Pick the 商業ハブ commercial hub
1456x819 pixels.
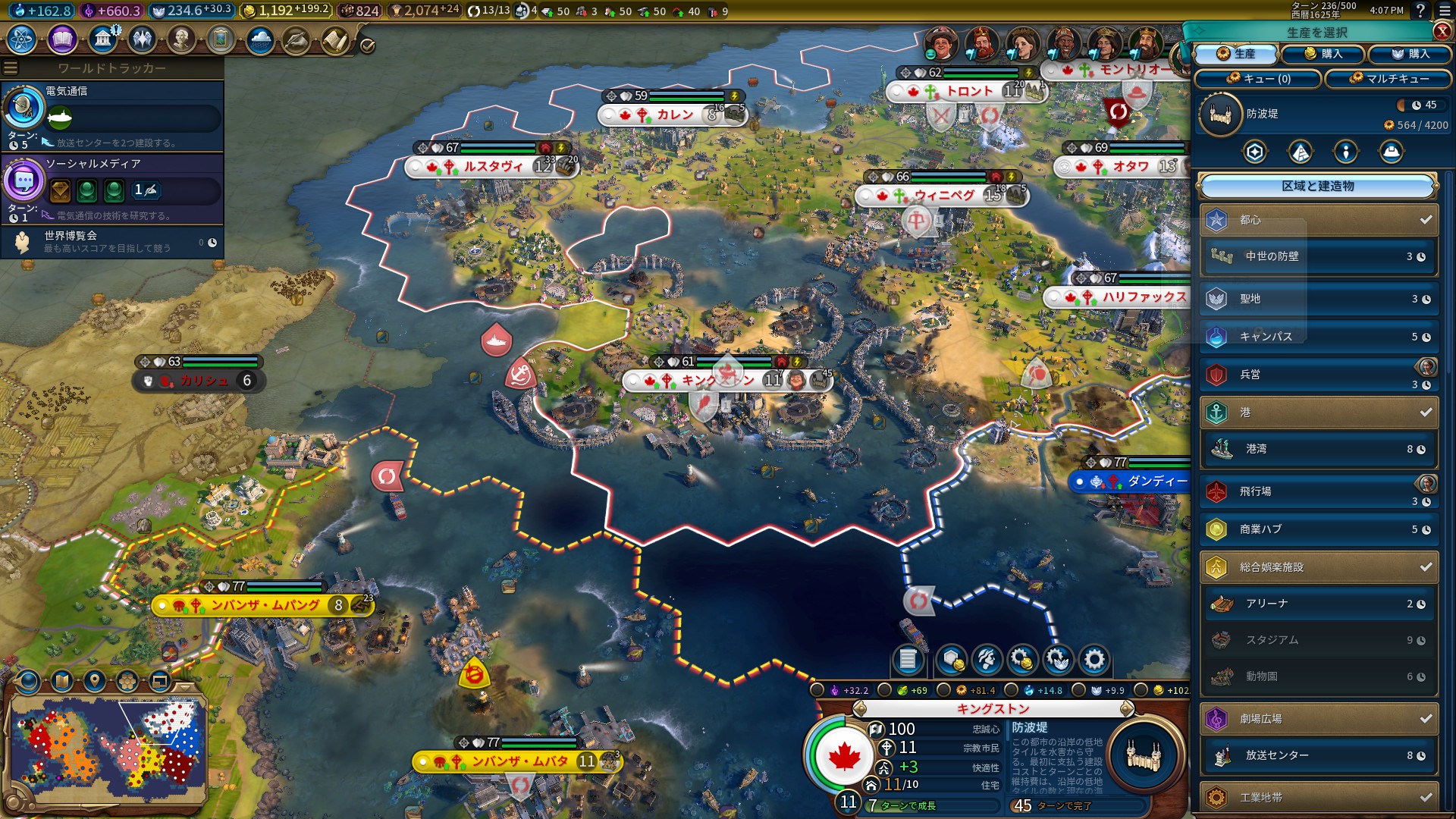coord(1318,529)
